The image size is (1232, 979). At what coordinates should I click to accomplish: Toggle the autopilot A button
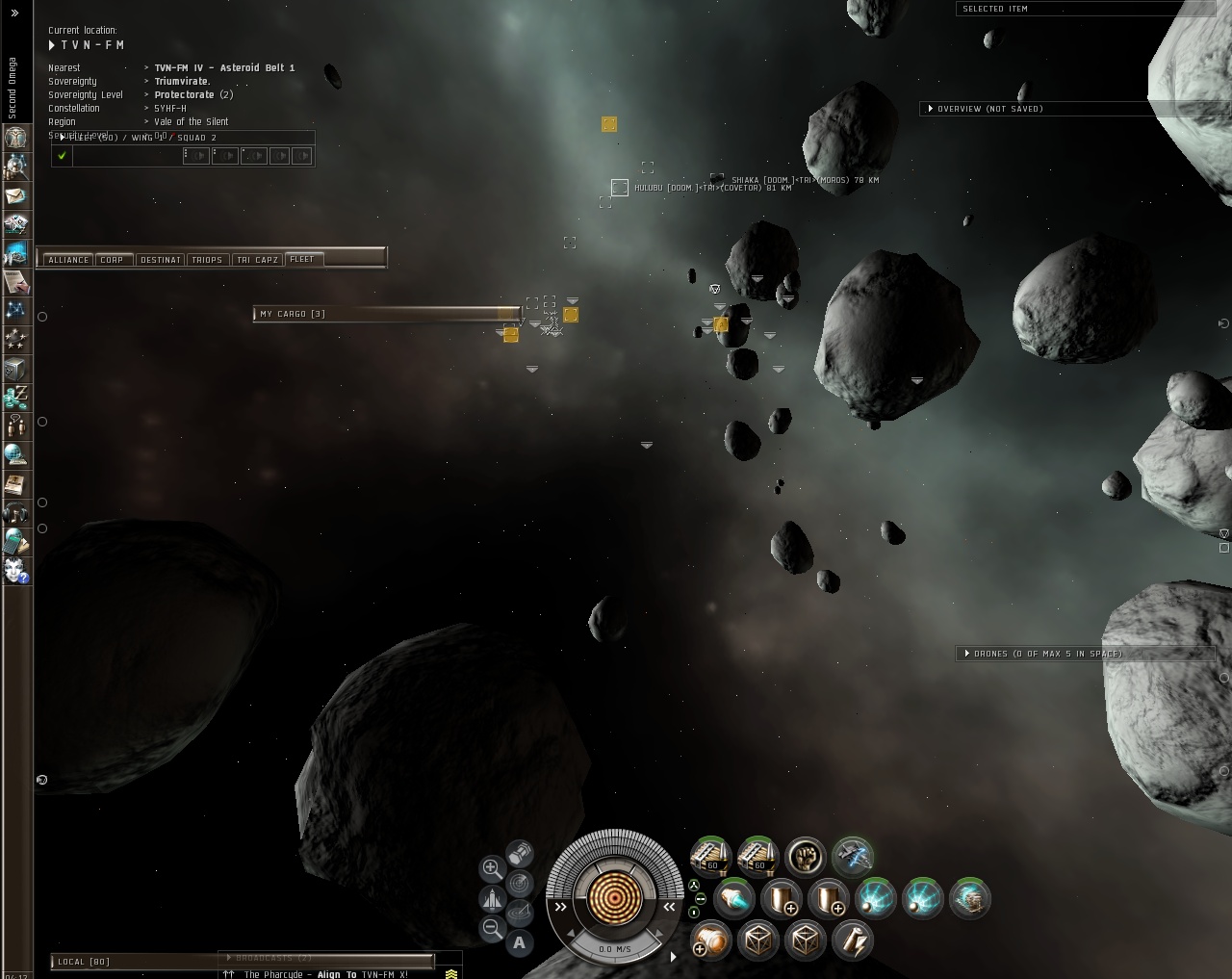pyautogui.click(x=520, y=943)
